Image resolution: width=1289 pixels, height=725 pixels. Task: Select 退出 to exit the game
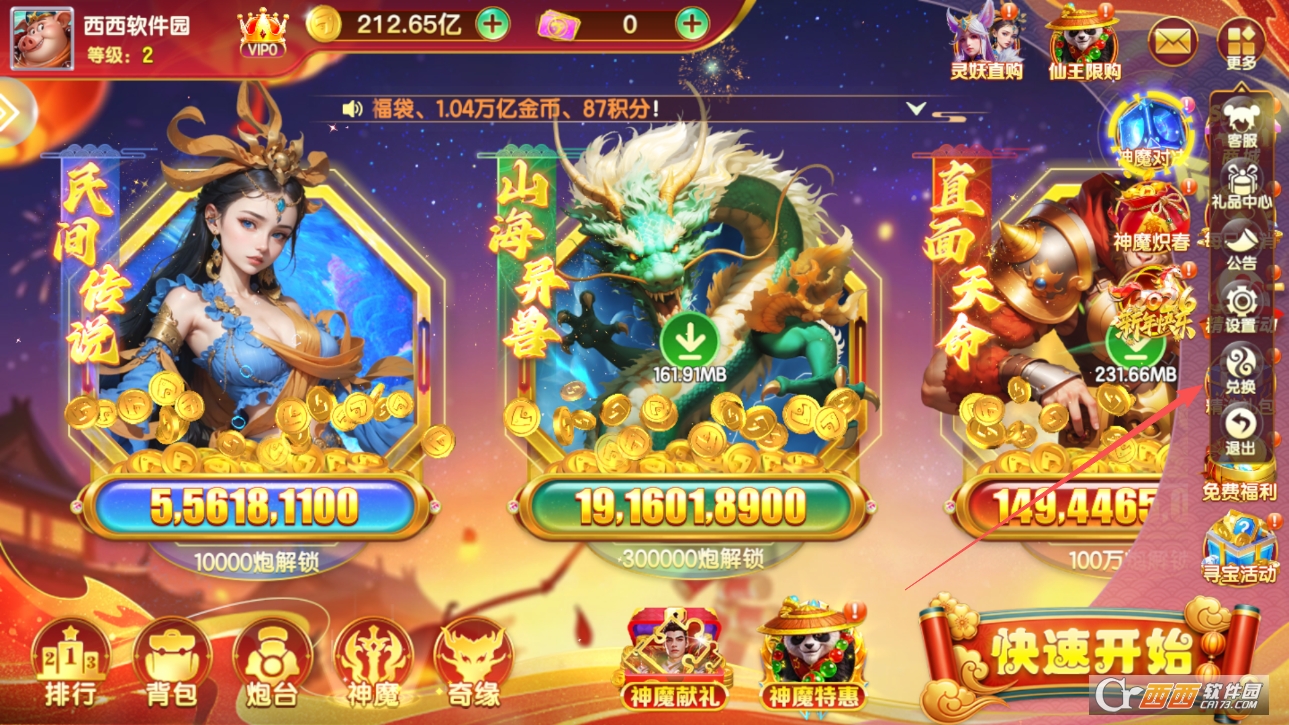[1242, 429]
